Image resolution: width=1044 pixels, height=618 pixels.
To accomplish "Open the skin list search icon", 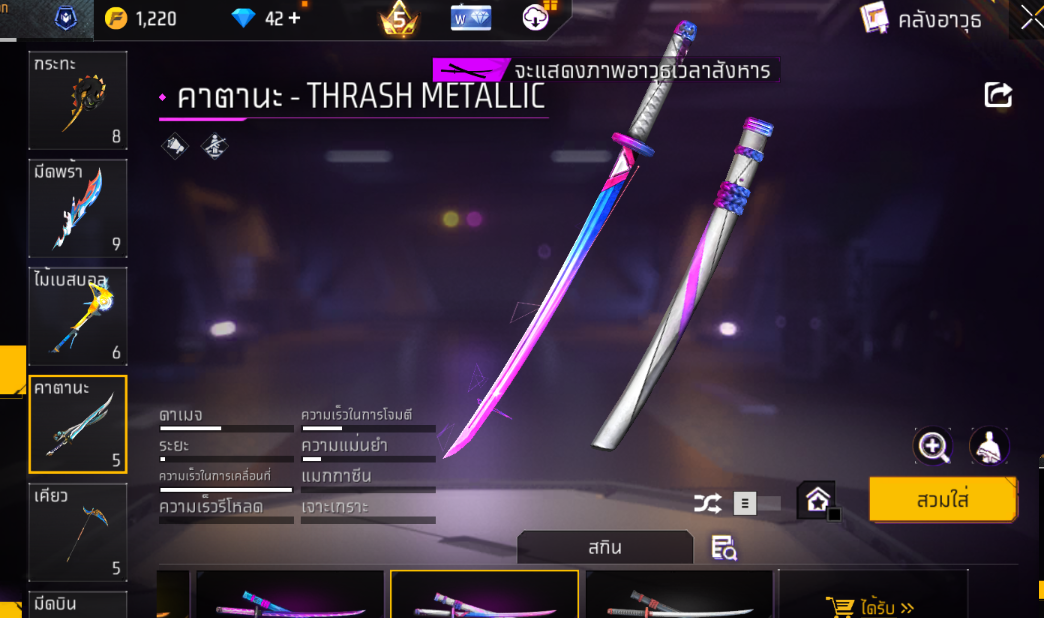I will [723, 547].
